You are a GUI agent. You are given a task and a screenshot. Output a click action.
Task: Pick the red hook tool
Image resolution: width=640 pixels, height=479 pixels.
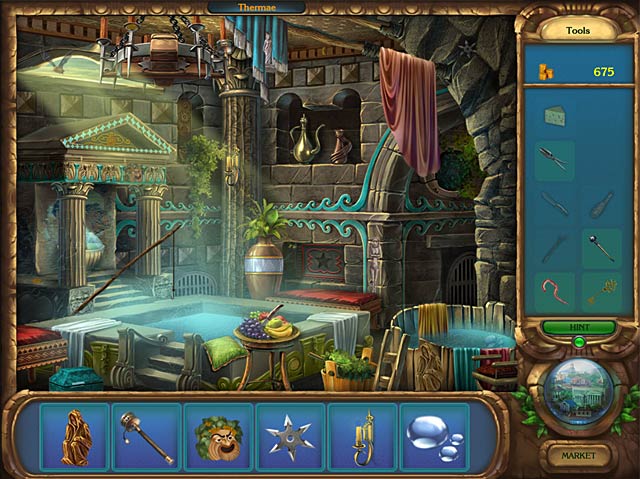point(555,289)
